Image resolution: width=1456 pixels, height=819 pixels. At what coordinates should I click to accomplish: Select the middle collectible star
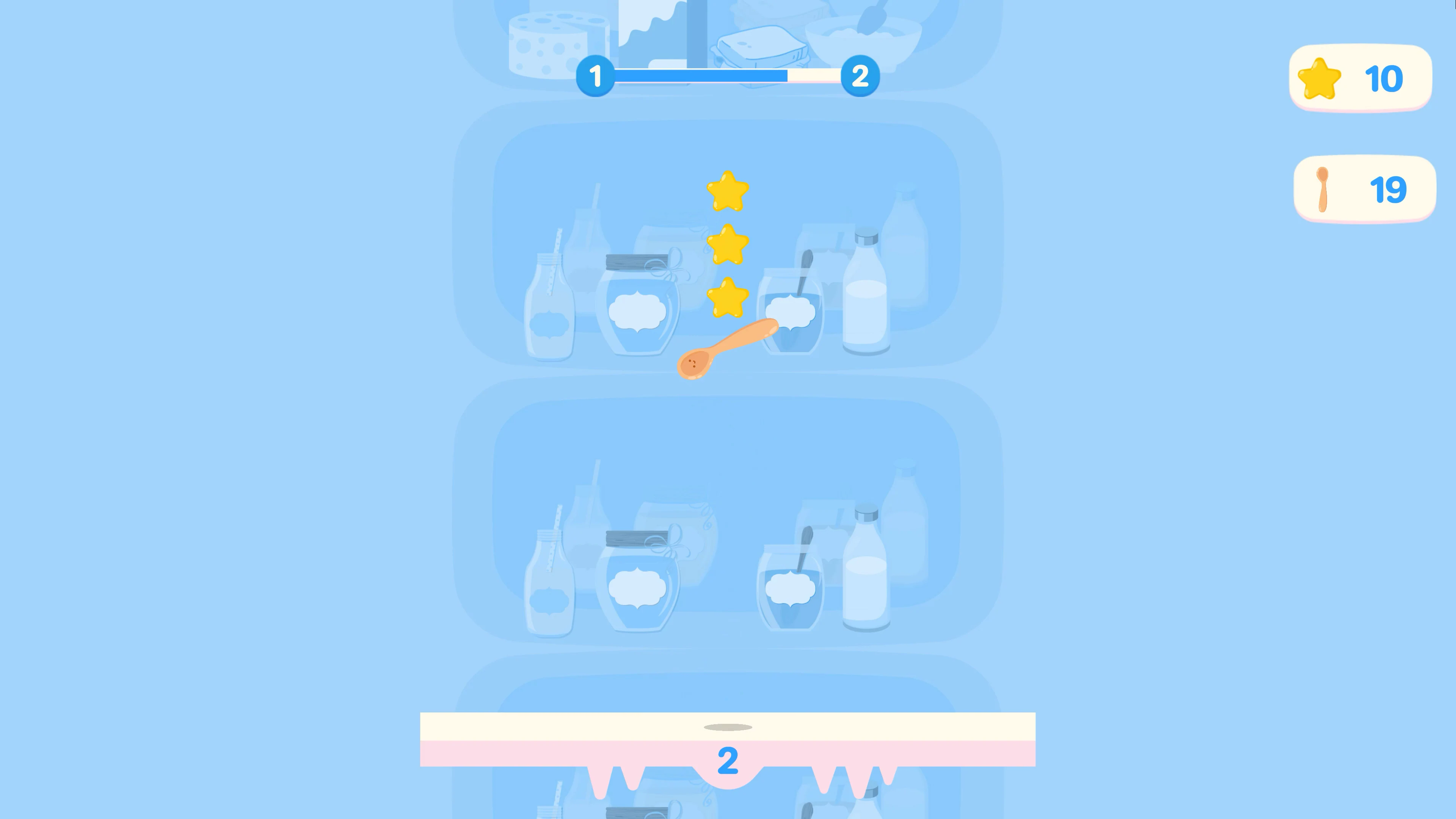(728, 243)
